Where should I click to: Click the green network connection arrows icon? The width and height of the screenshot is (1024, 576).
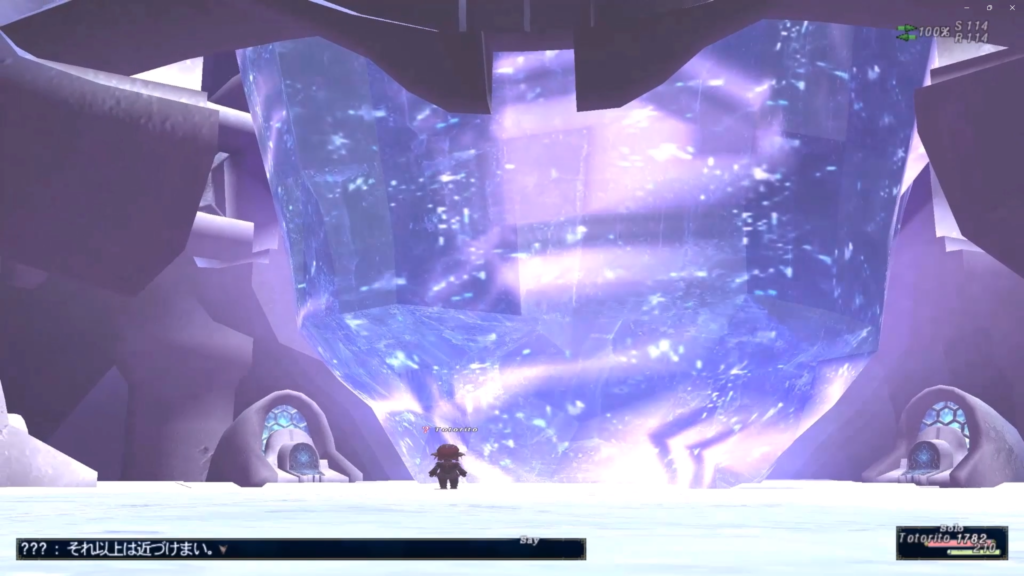(x=906, y=32)
